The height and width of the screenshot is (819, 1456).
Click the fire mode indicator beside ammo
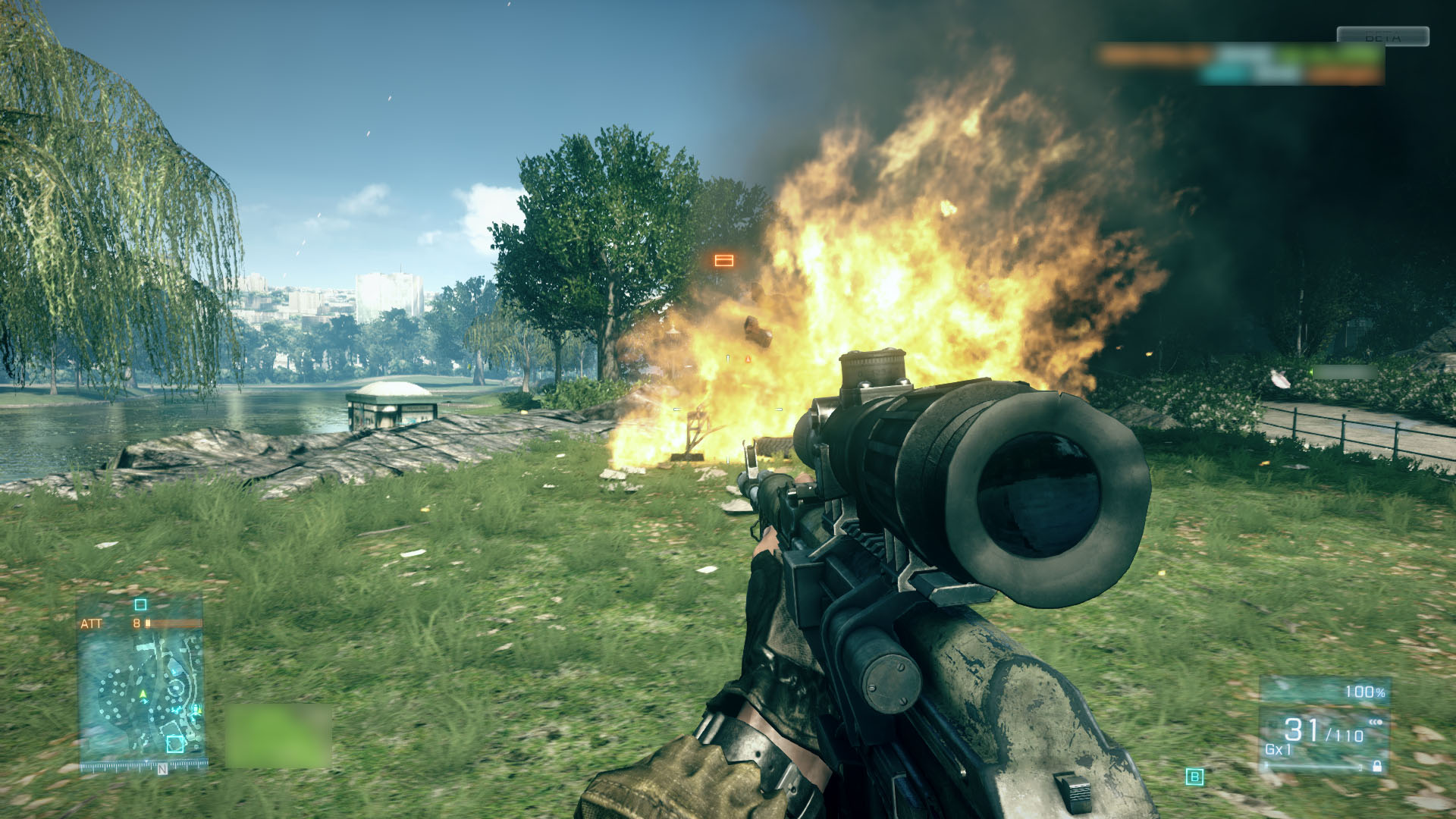pos(1376,722)
